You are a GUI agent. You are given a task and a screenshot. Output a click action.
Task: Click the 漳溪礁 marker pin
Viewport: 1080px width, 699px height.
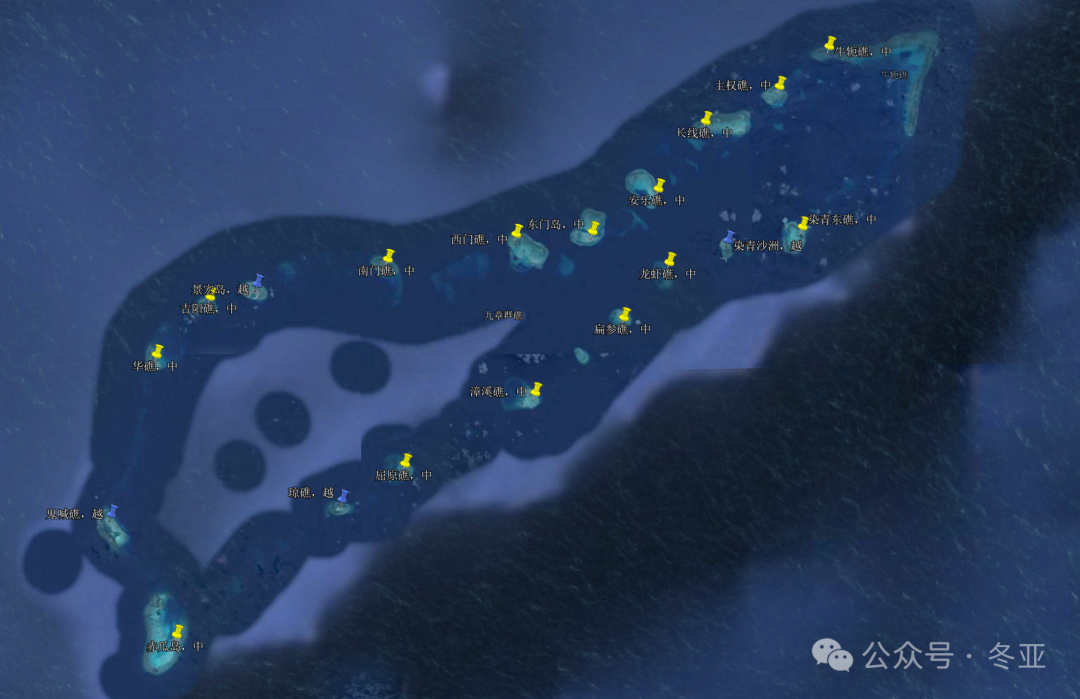[x=536, y=389]
